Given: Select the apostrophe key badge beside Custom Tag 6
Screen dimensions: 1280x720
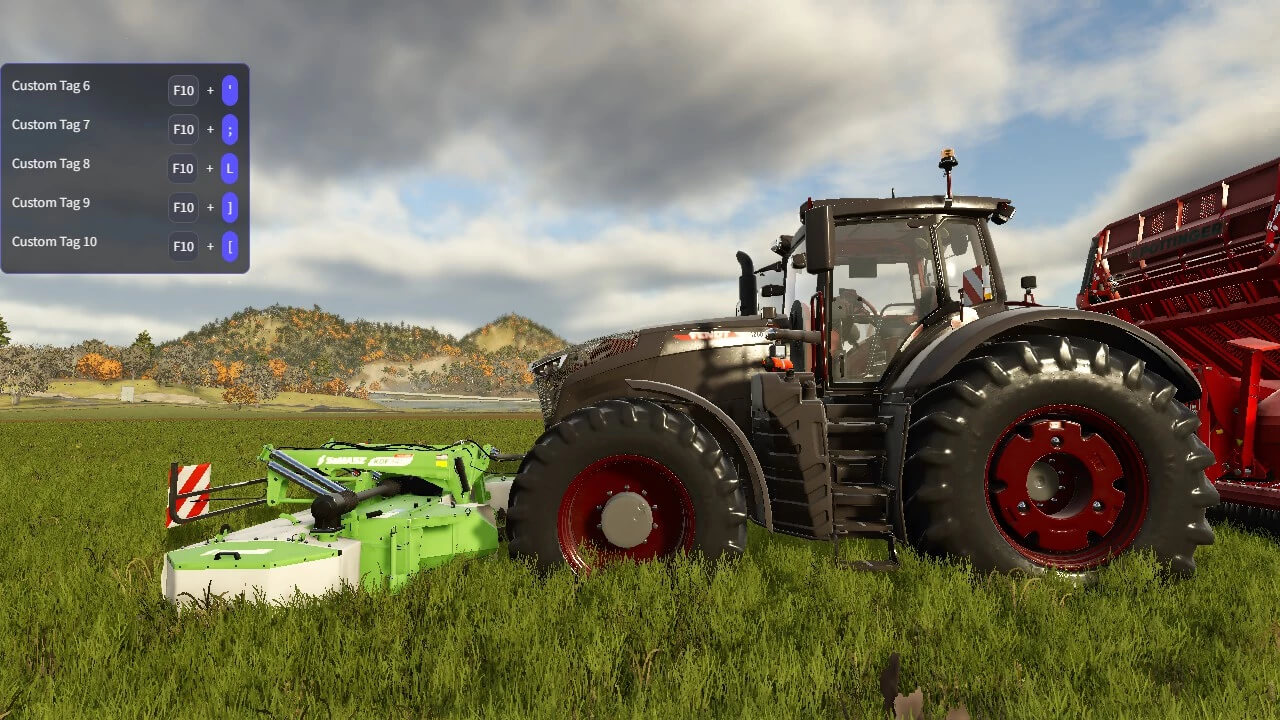Looking at the screenshot, I should click(229, 90).
